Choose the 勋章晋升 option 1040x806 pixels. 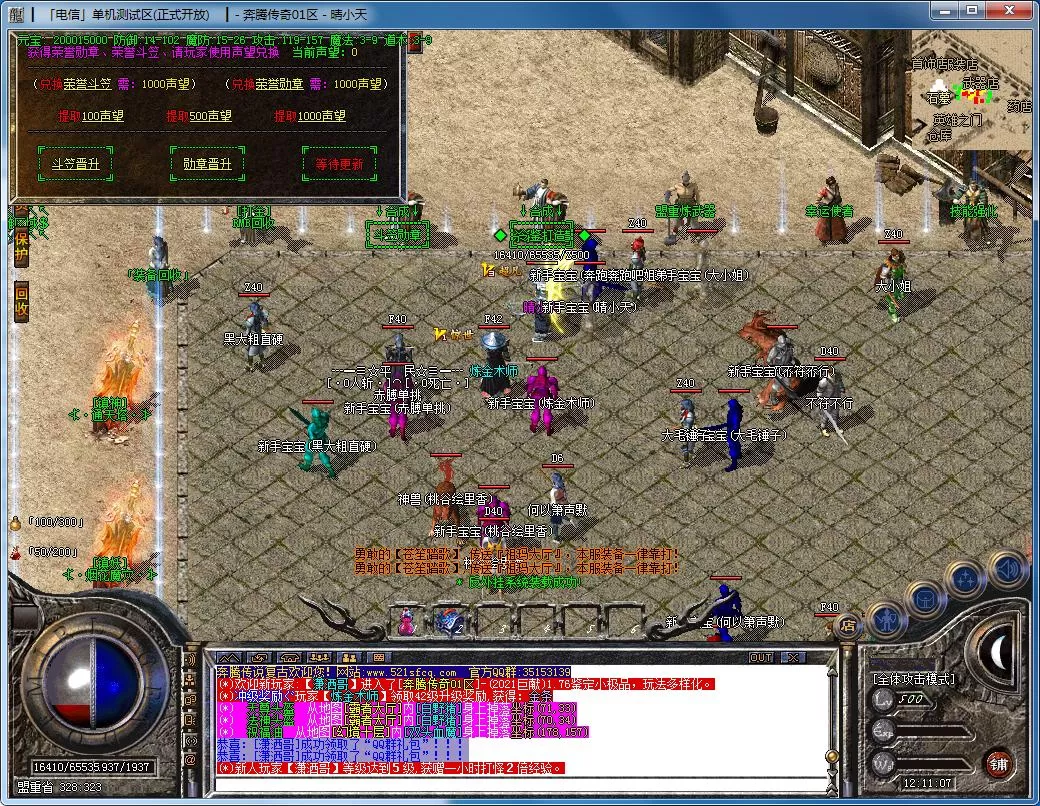pyautogui.click(x=207, y=163)
